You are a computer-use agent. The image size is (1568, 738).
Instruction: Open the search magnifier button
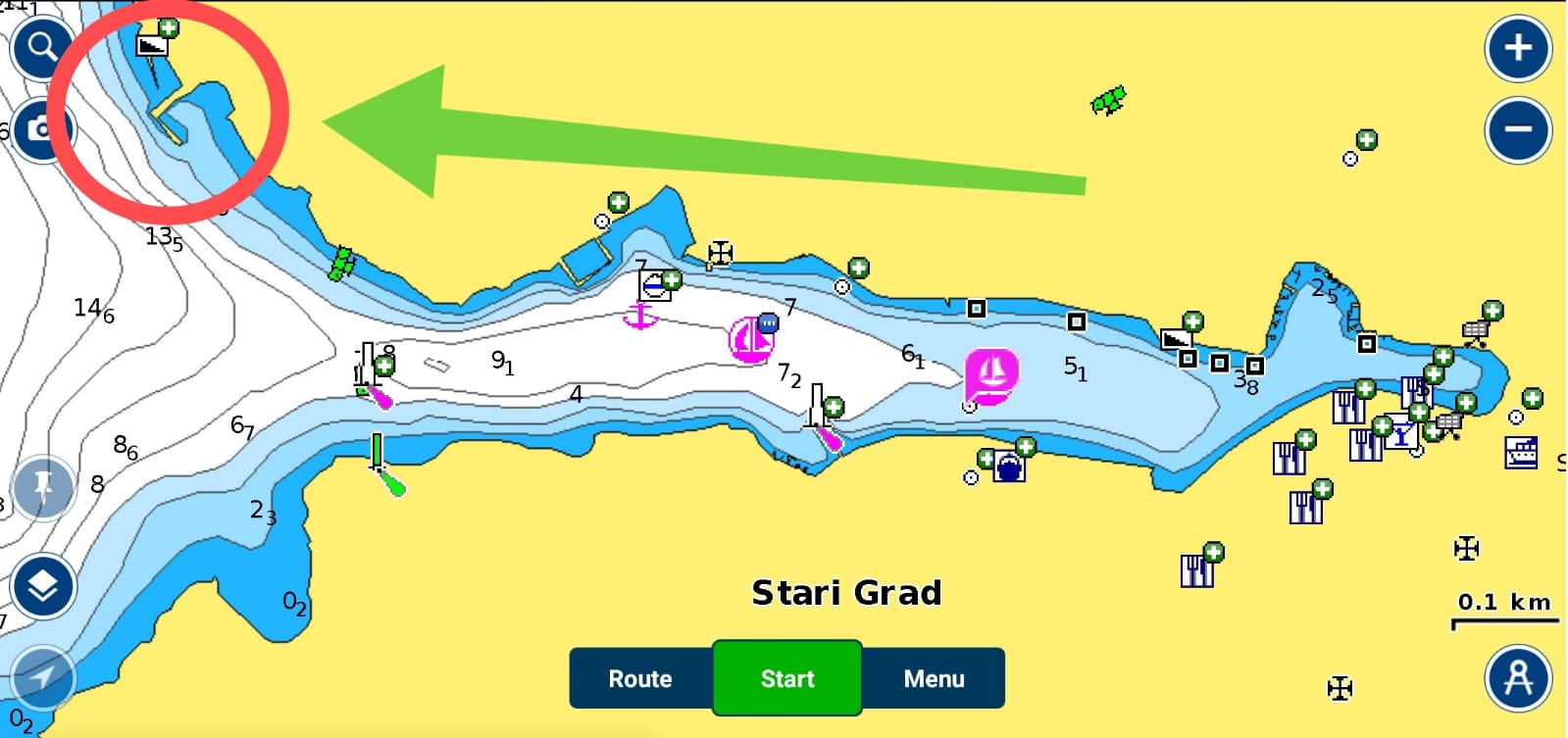tap(41, 46)
